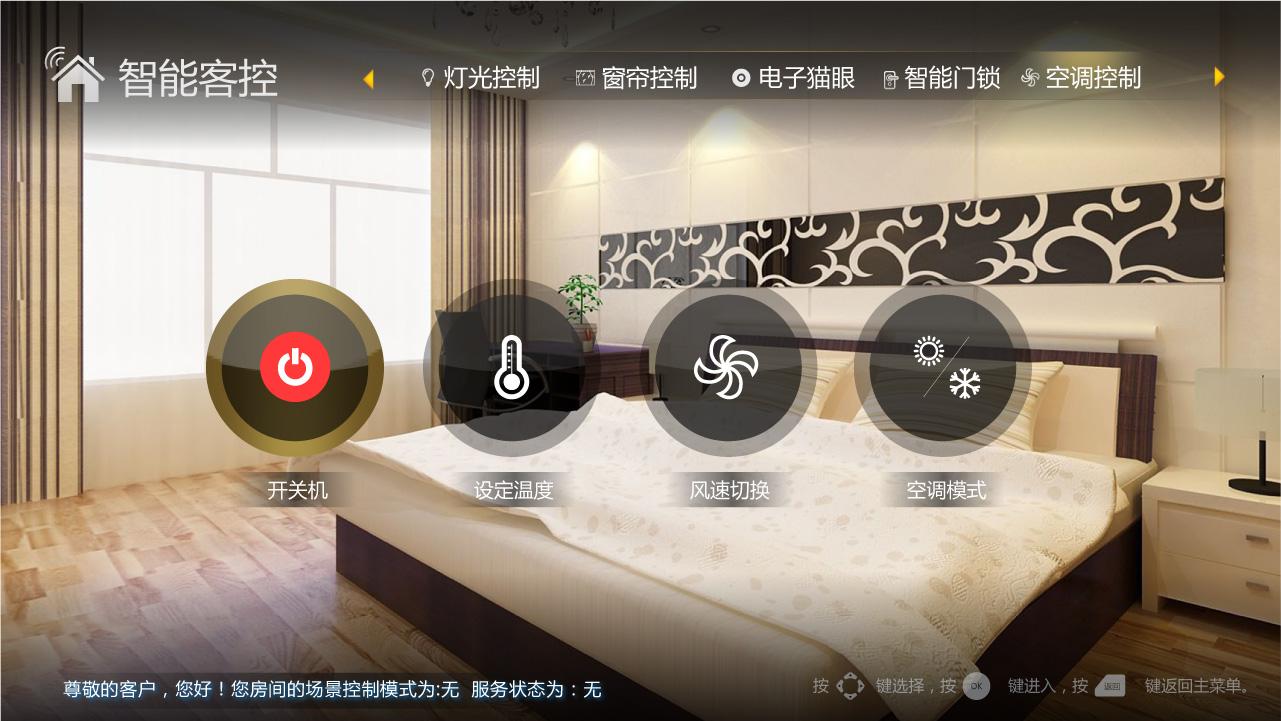Click the thermometer icon for 设定温度
This screenshot has height=721, width=1281.
[x=511, y=368]
